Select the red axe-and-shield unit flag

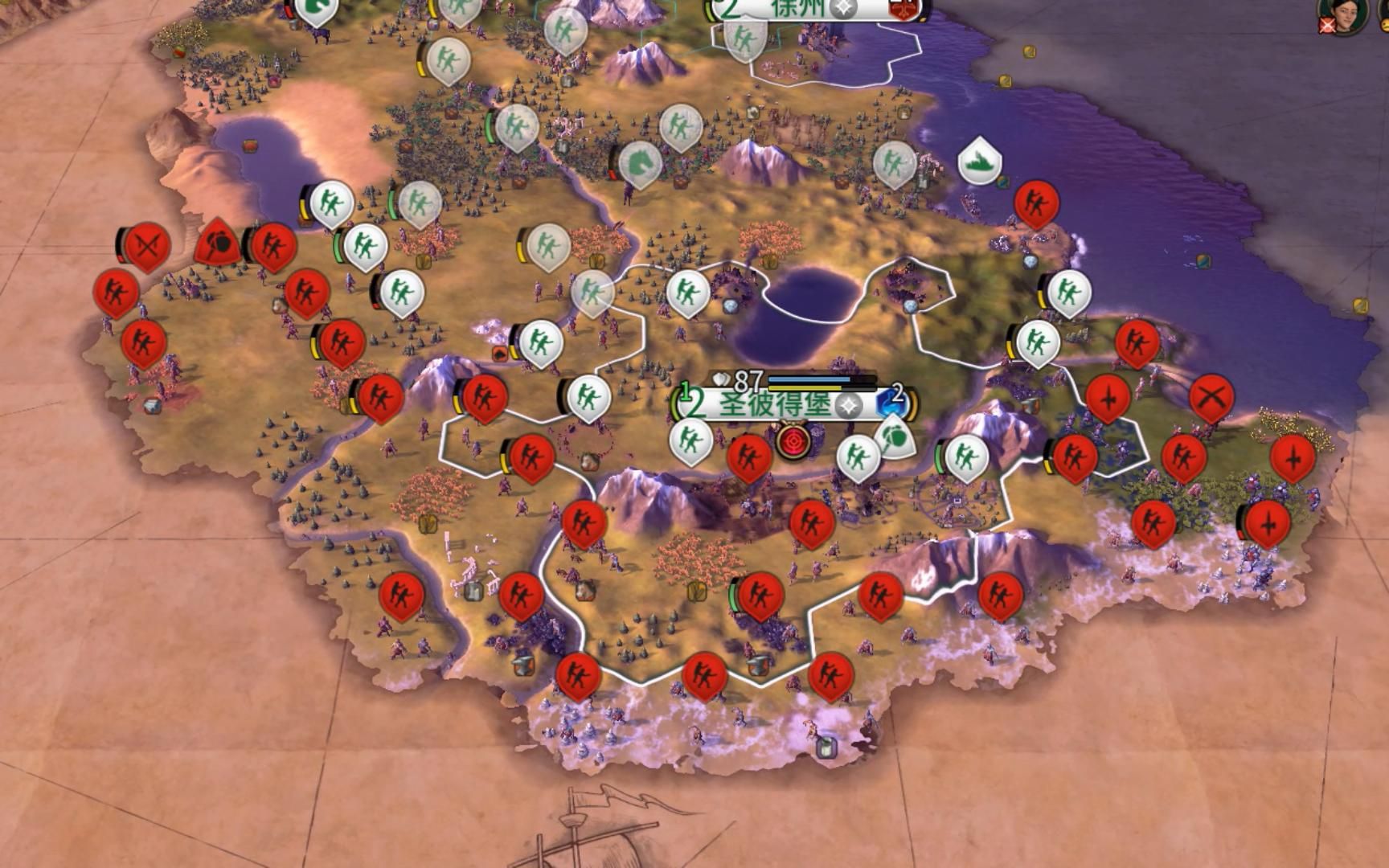coord(218,244)
